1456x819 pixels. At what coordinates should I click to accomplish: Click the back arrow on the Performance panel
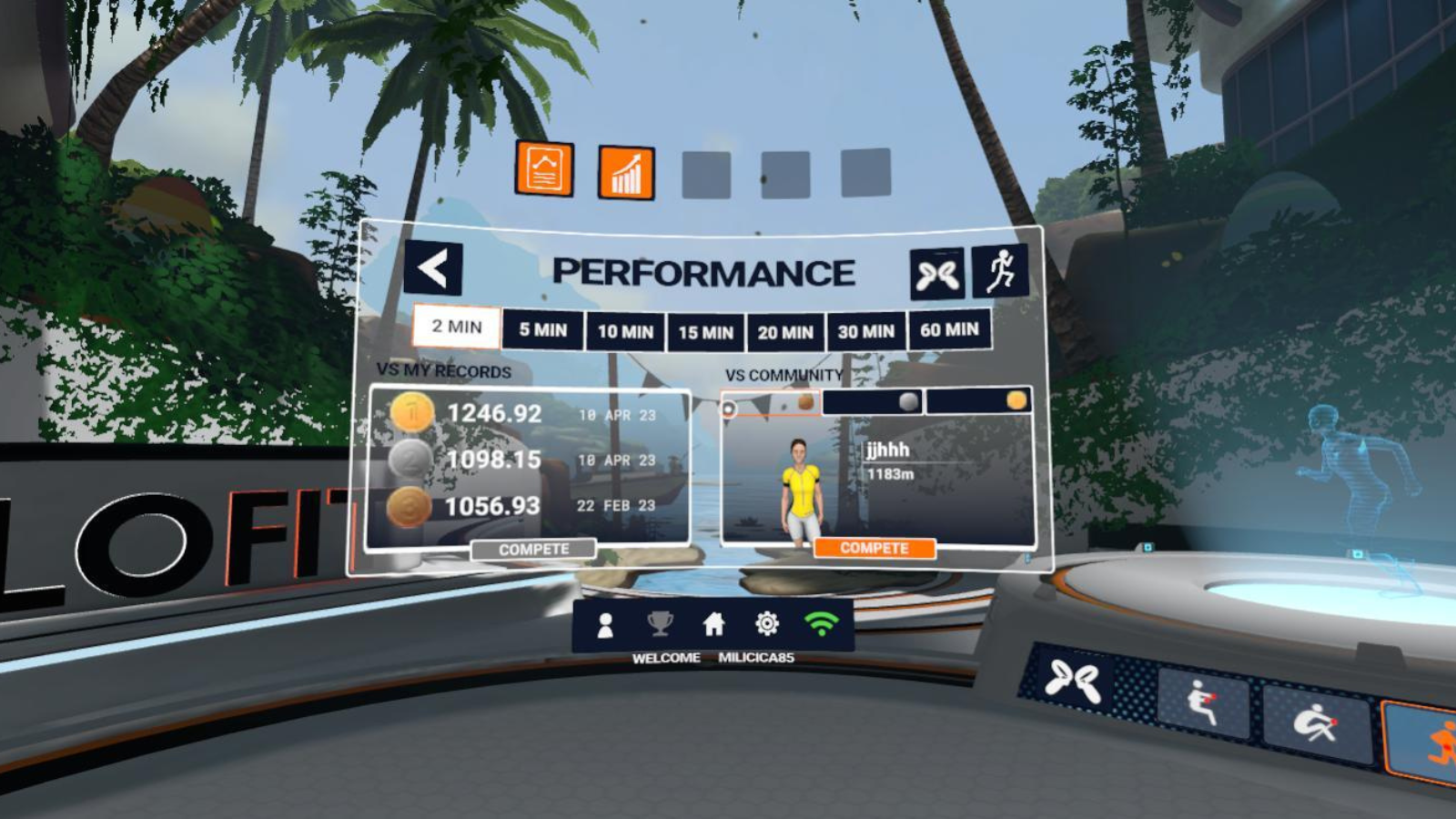(x=434, y=266)
